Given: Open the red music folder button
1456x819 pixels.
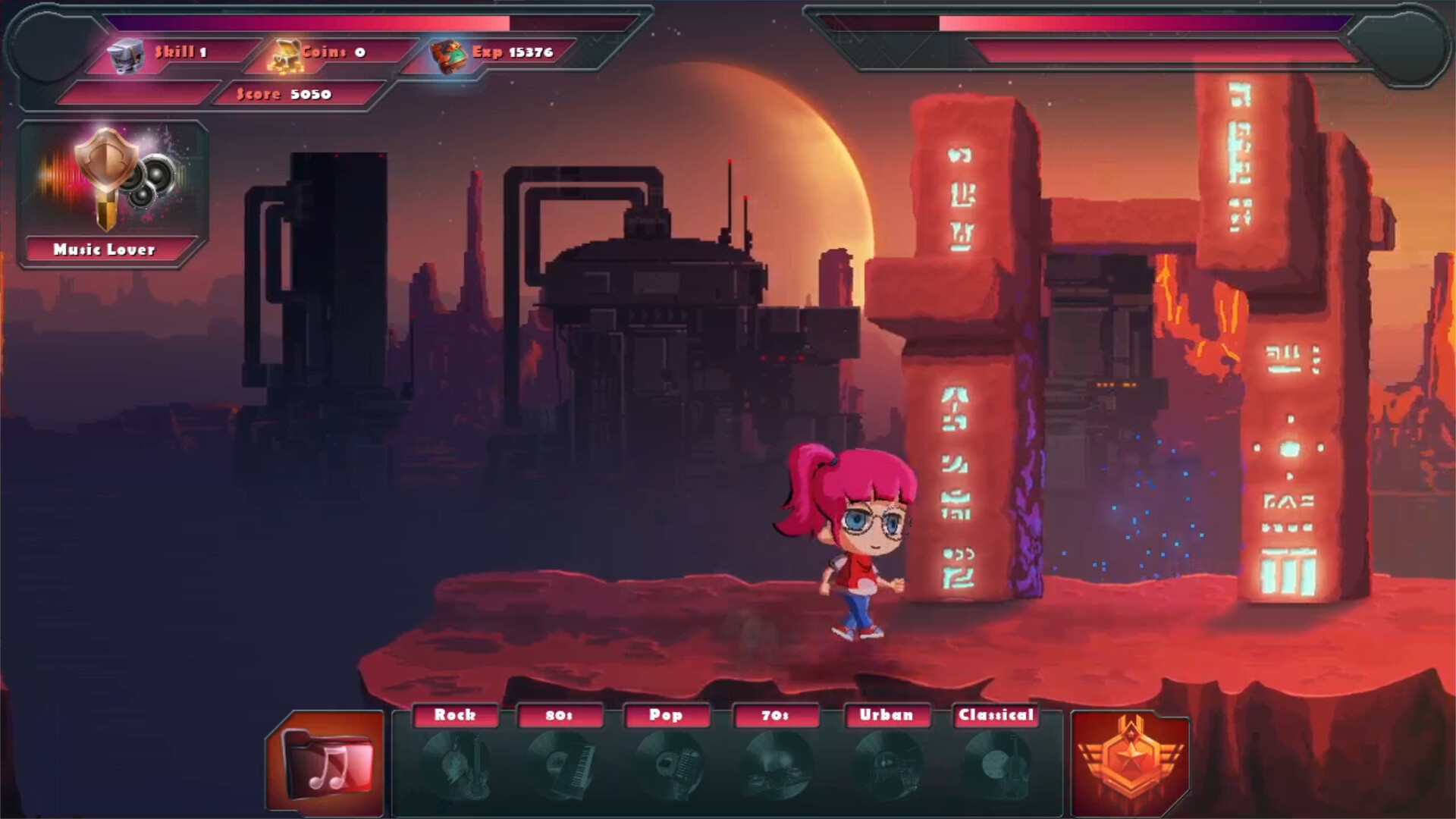Looking at the screenshot, I should click(x=327, y=763).
